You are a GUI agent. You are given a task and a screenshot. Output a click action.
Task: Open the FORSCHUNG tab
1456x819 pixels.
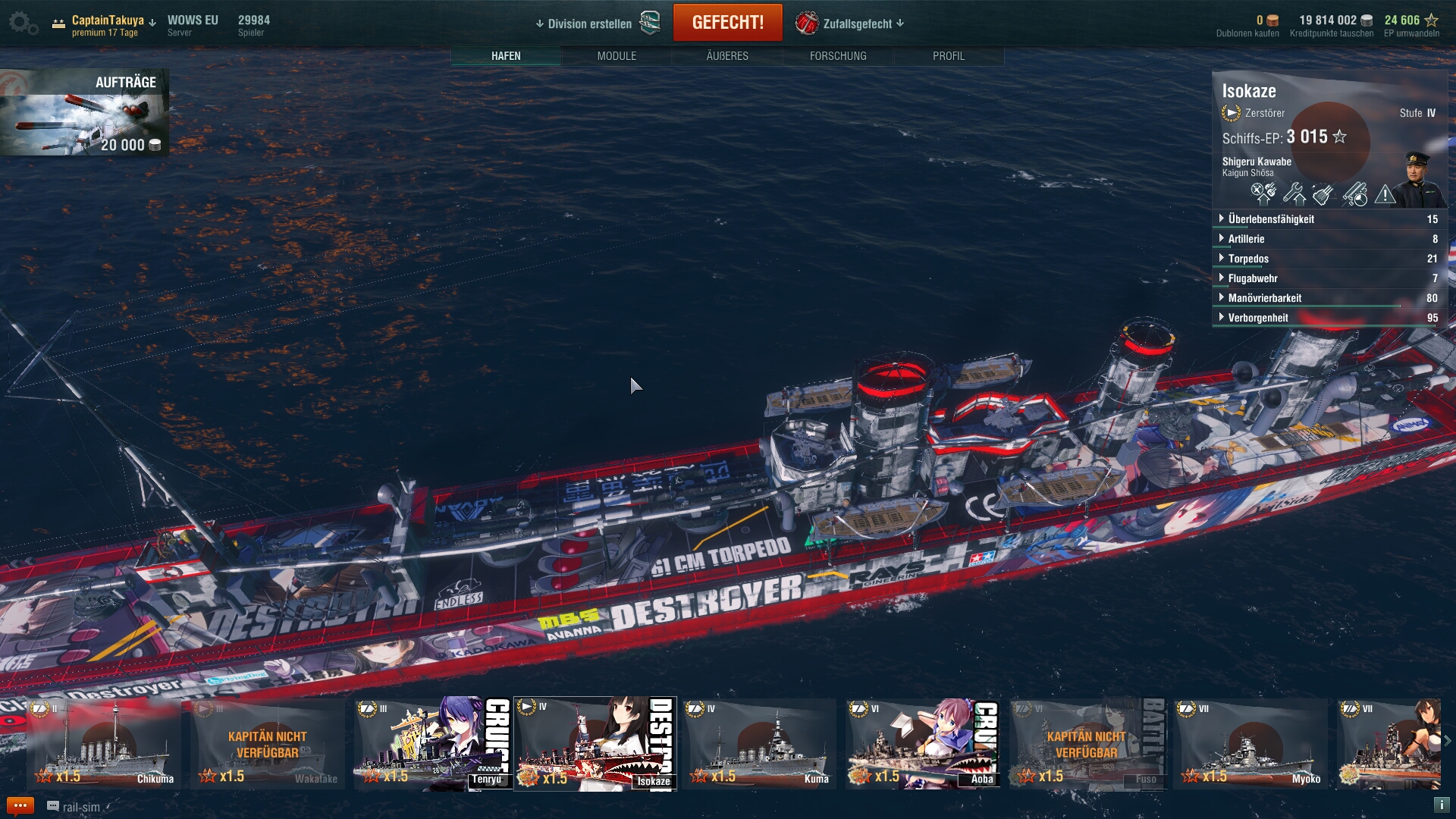pyautogui.click(x=838, y=56)
